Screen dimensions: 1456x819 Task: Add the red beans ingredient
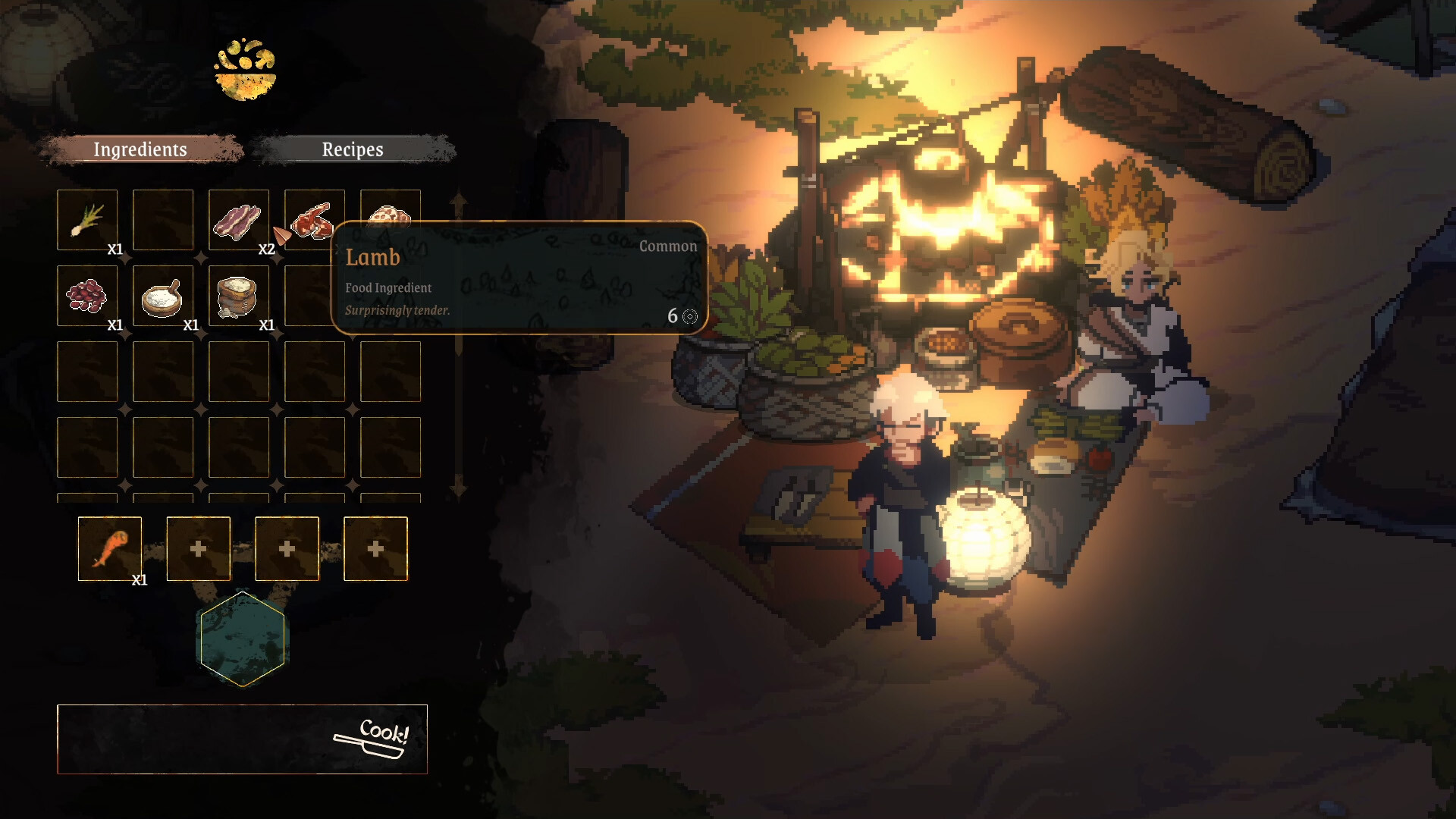point(87,296)
